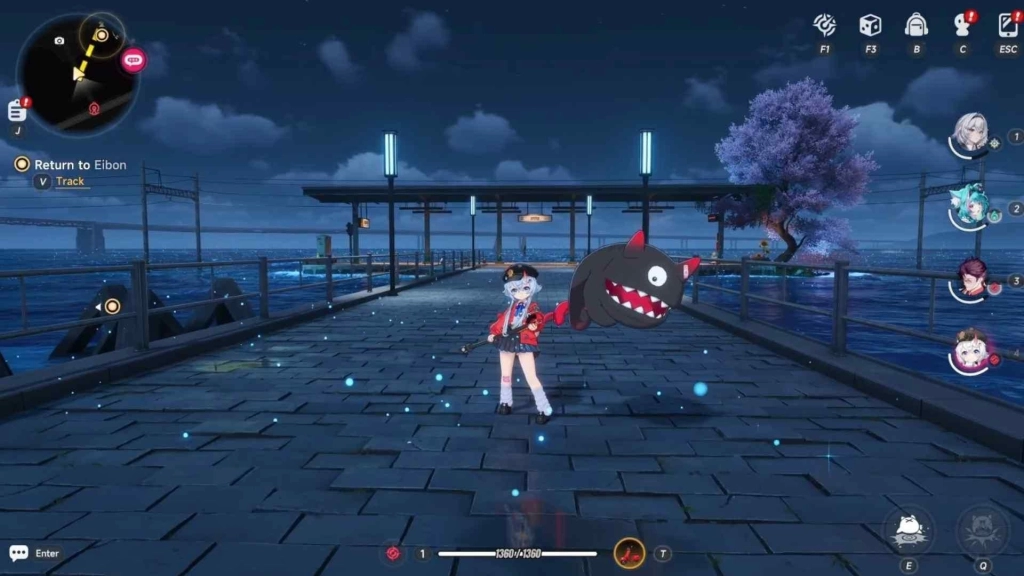This screenshot has height=576, width=1024.
Task: Open the dice cube menu
Action: click(x=870, y=25)
